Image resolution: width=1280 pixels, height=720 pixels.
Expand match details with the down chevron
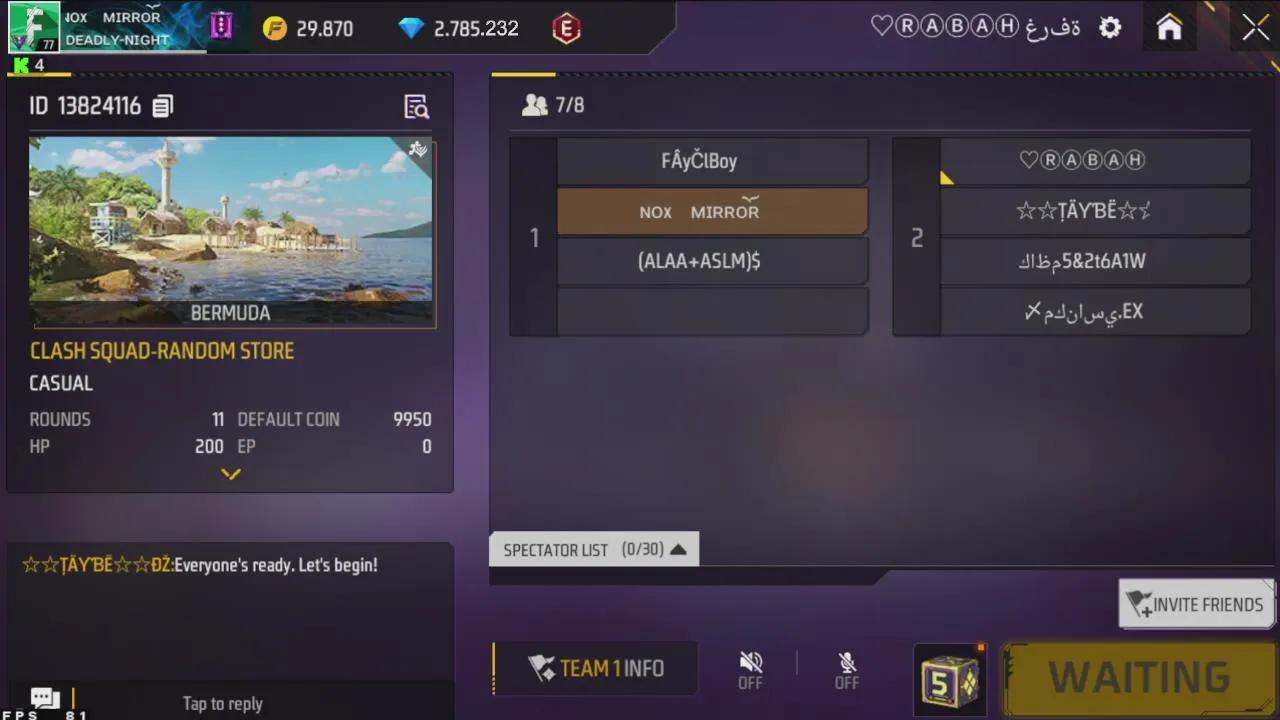tap(230, 474)
